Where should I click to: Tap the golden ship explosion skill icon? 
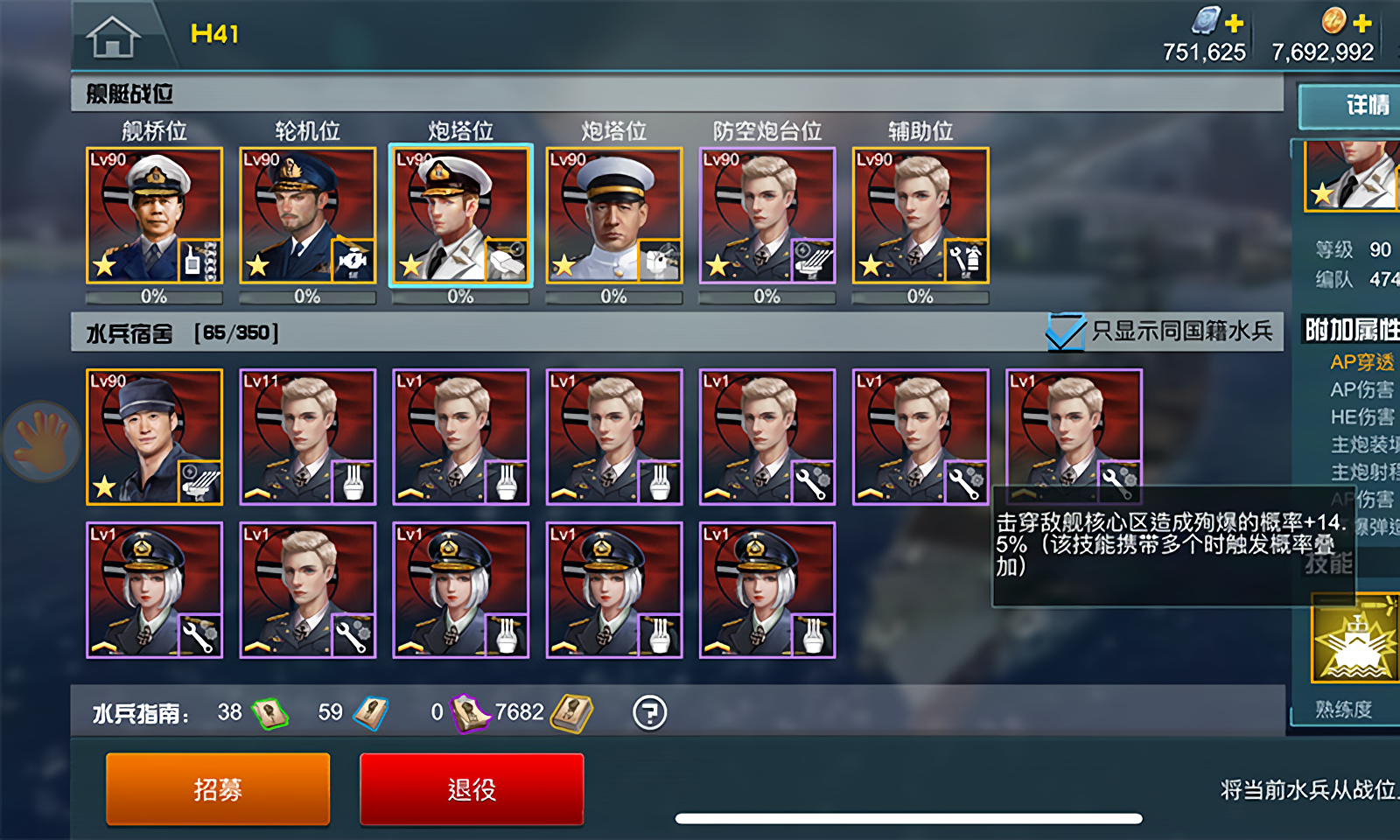[x=1355, y=639]
